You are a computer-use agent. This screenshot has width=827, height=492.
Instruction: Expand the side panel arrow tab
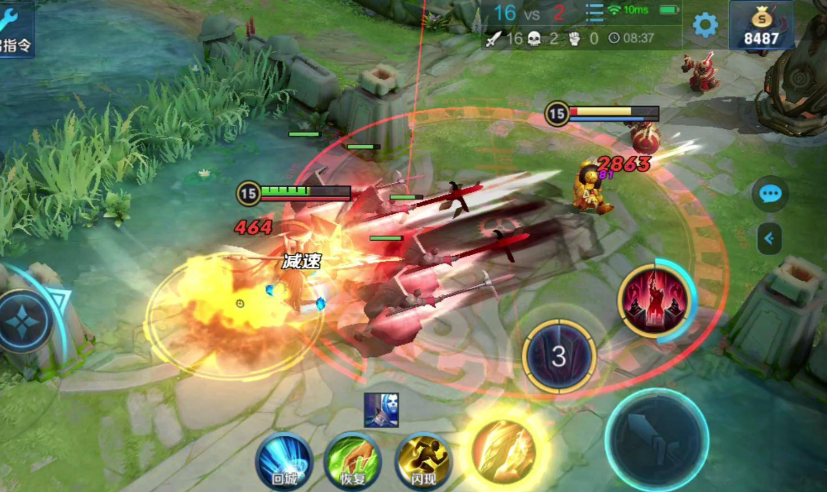coord(769,238)
